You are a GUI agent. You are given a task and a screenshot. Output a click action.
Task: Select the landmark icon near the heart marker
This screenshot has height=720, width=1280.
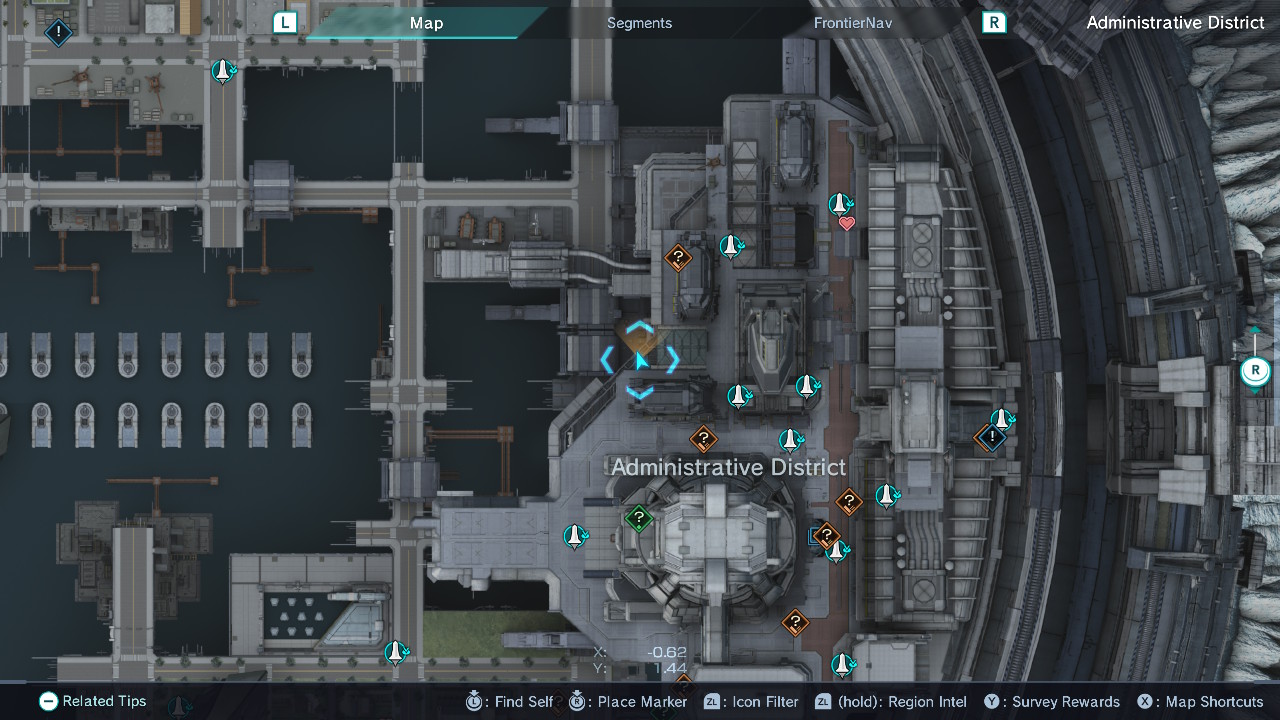click(x=838, y=206)
